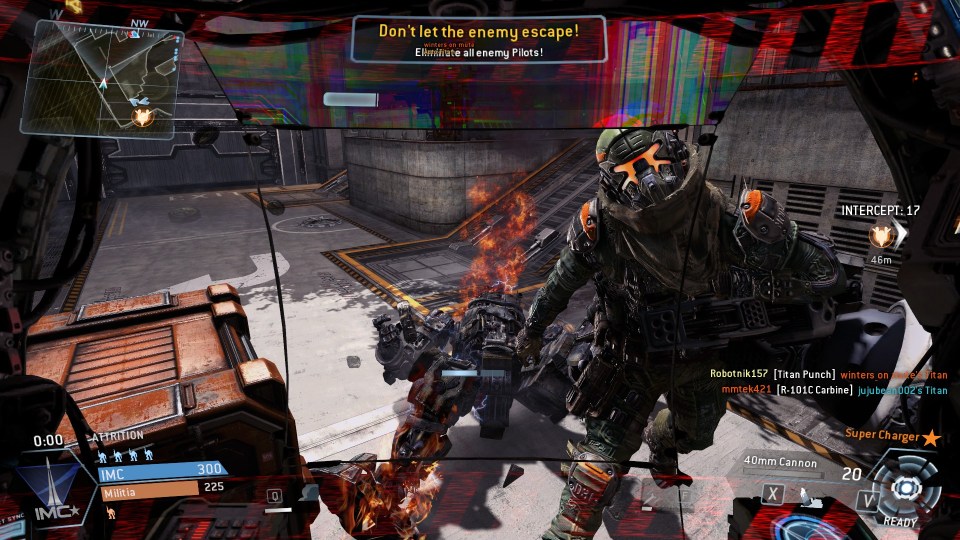Screen dimensions: 960x540
Task: Select the IMC team score row
Action: (x=160, y=470)
